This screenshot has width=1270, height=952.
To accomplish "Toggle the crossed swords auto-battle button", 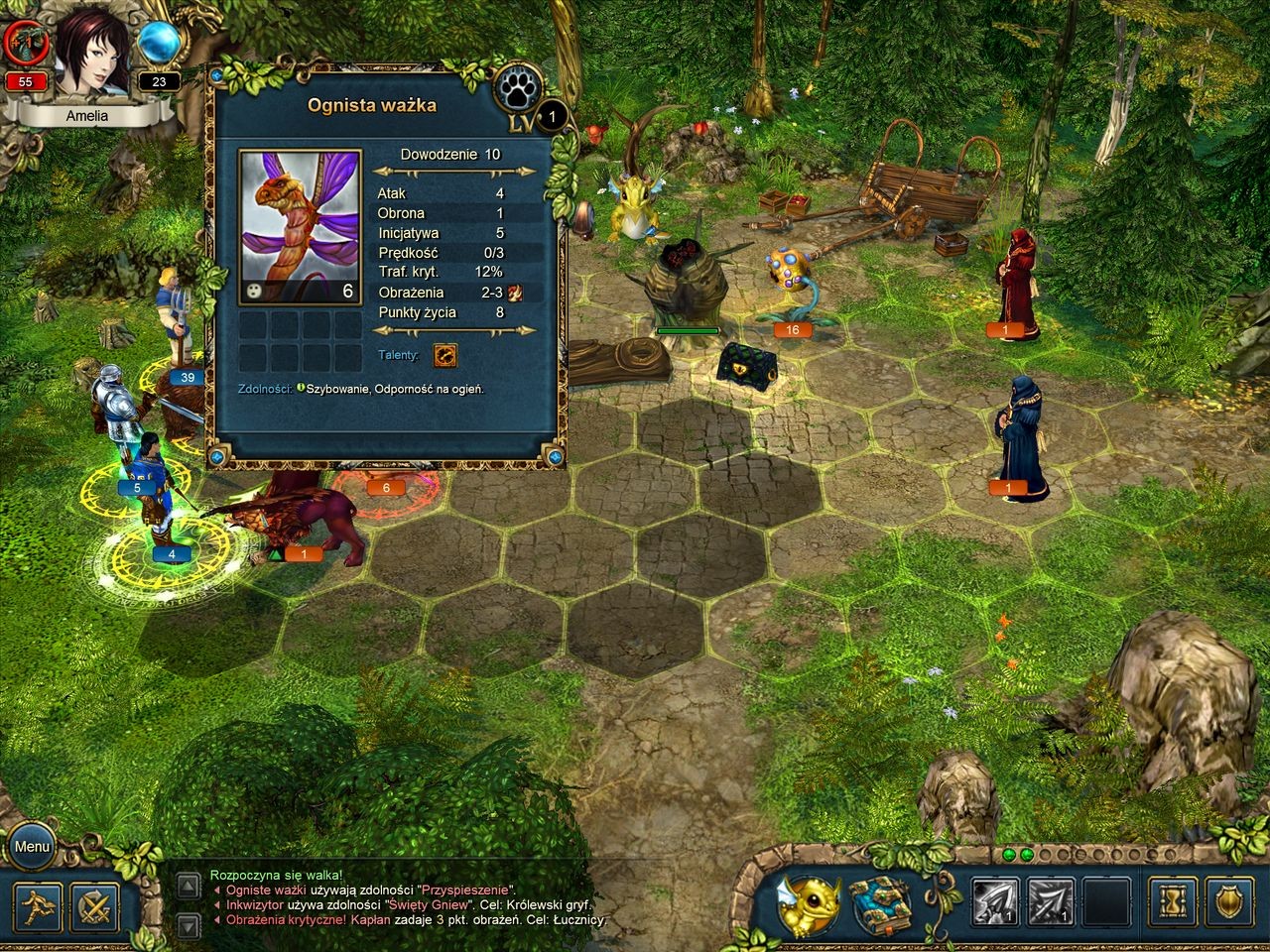I will click(x=95, y=906).
